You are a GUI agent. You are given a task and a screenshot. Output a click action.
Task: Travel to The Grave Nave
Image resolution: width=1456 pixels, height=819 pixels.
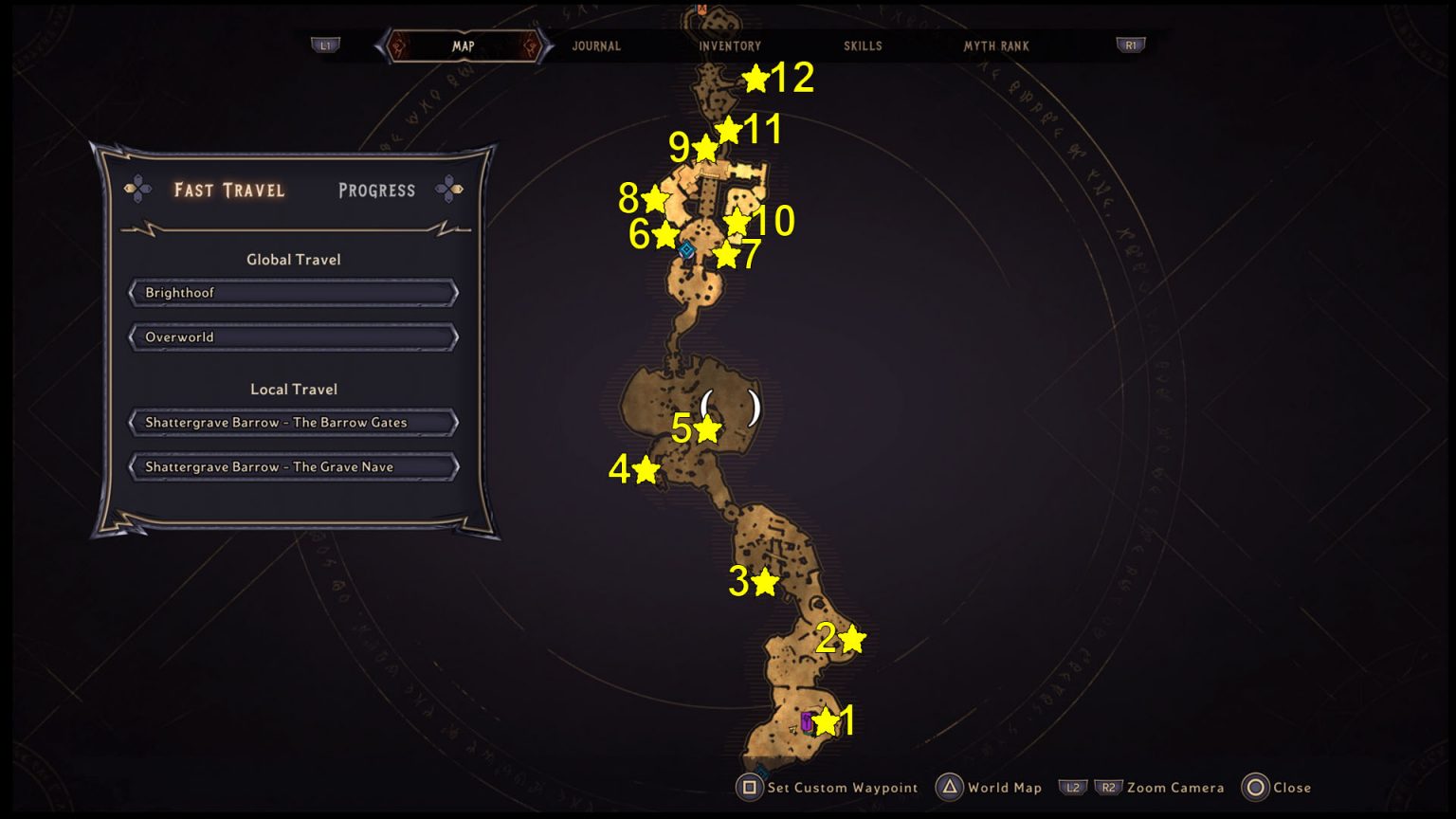tap(294, 467)
